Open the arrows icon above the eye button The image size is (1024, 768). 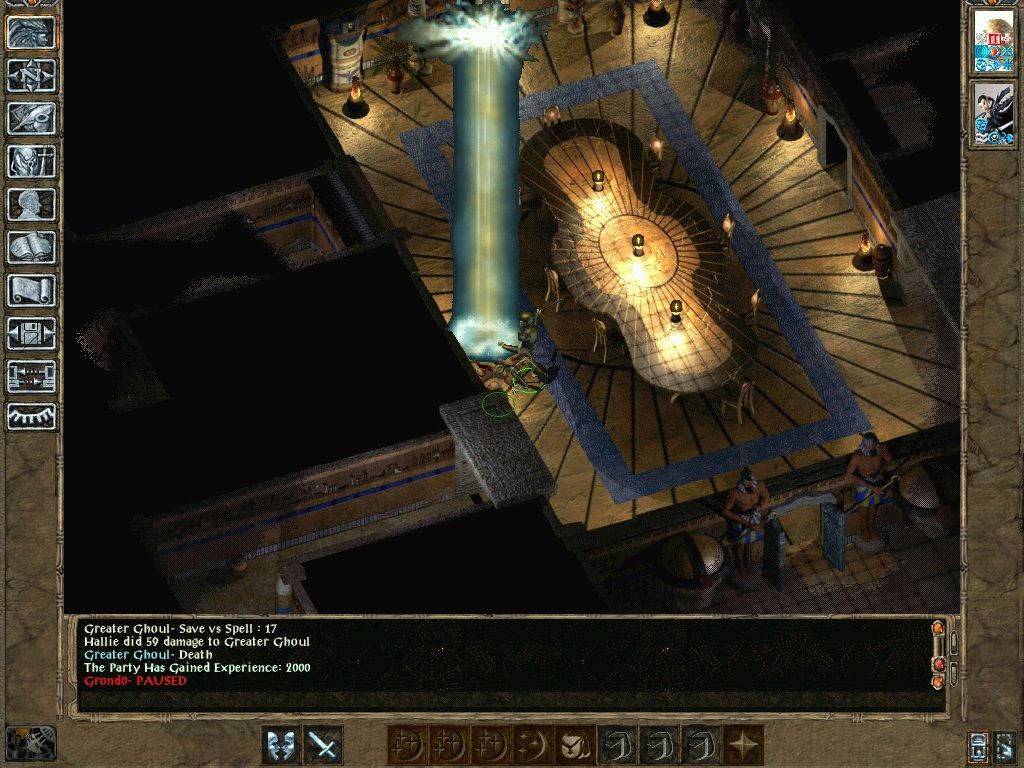coord(32,376)
